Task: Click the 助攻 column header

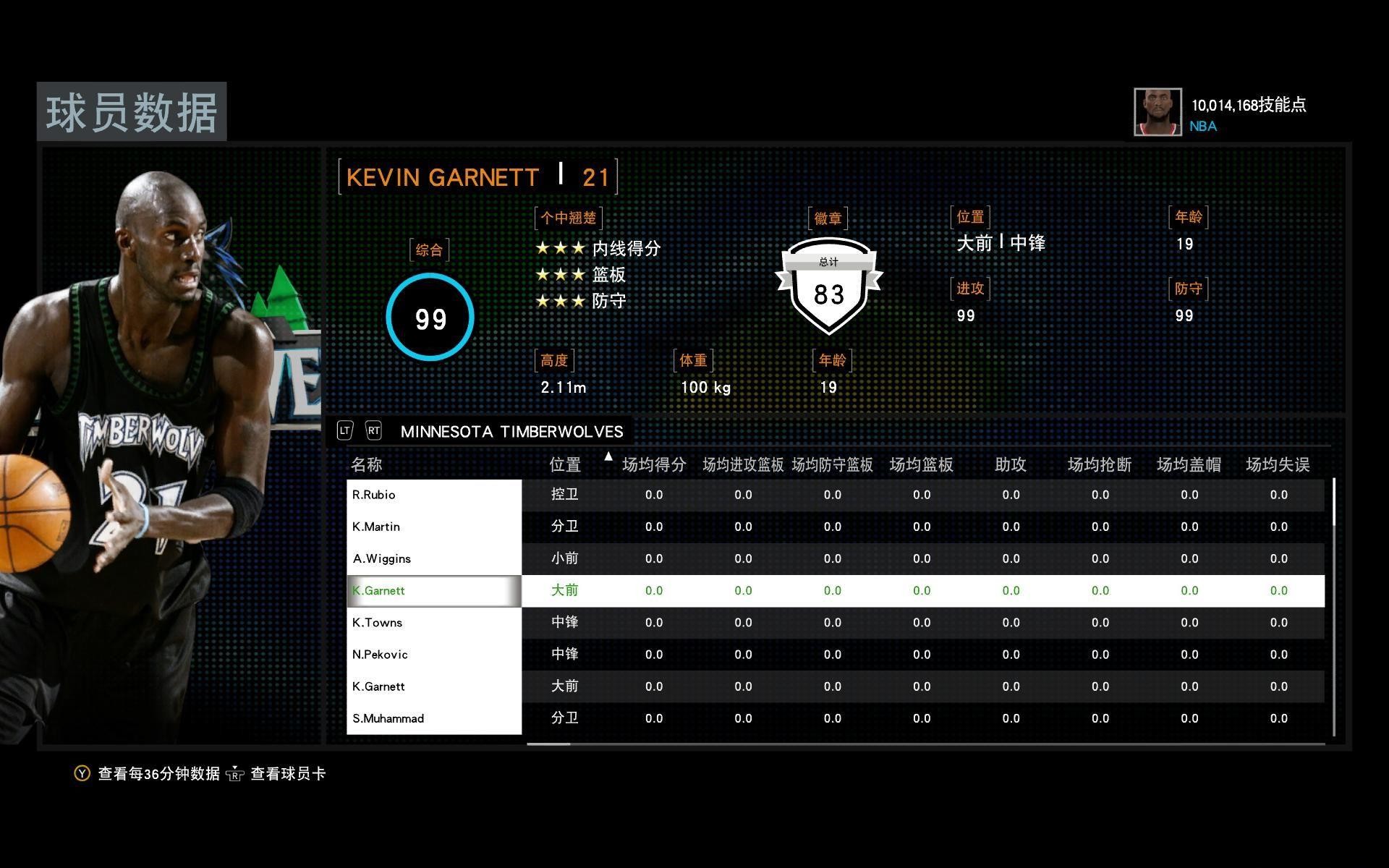Action: (1010, 465)
